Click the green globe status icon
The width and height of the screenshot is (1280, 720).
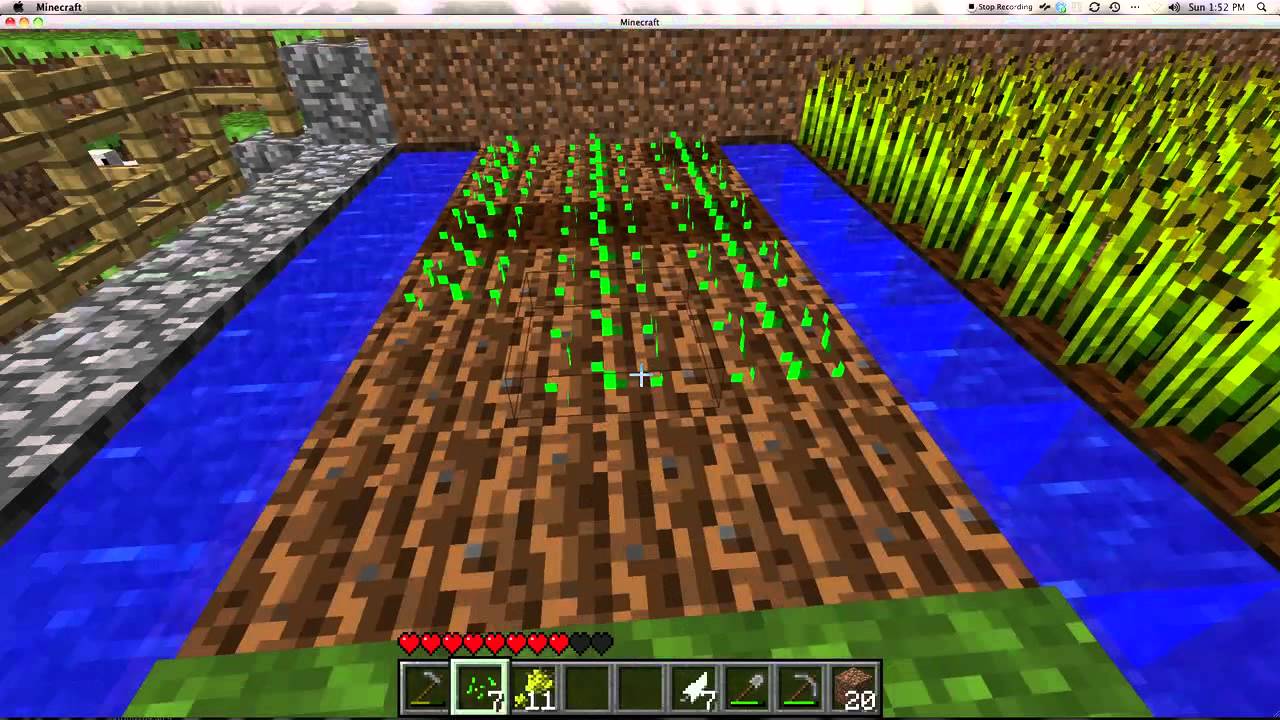pos(1061,8)
